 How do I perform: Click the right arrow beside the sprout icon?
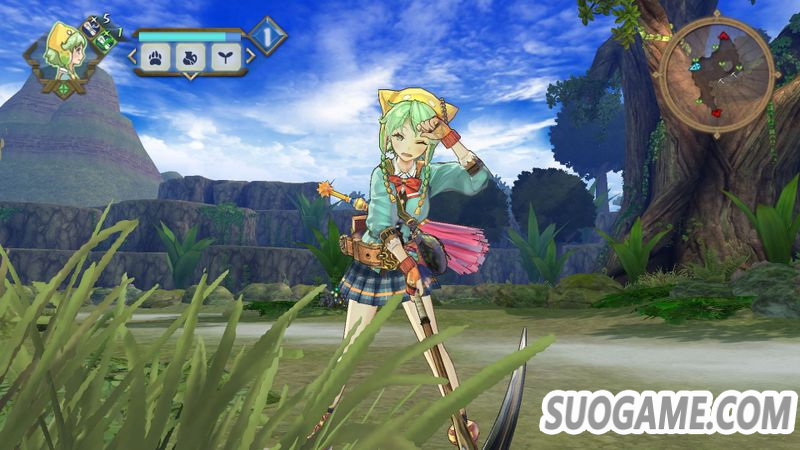(250, 57)
